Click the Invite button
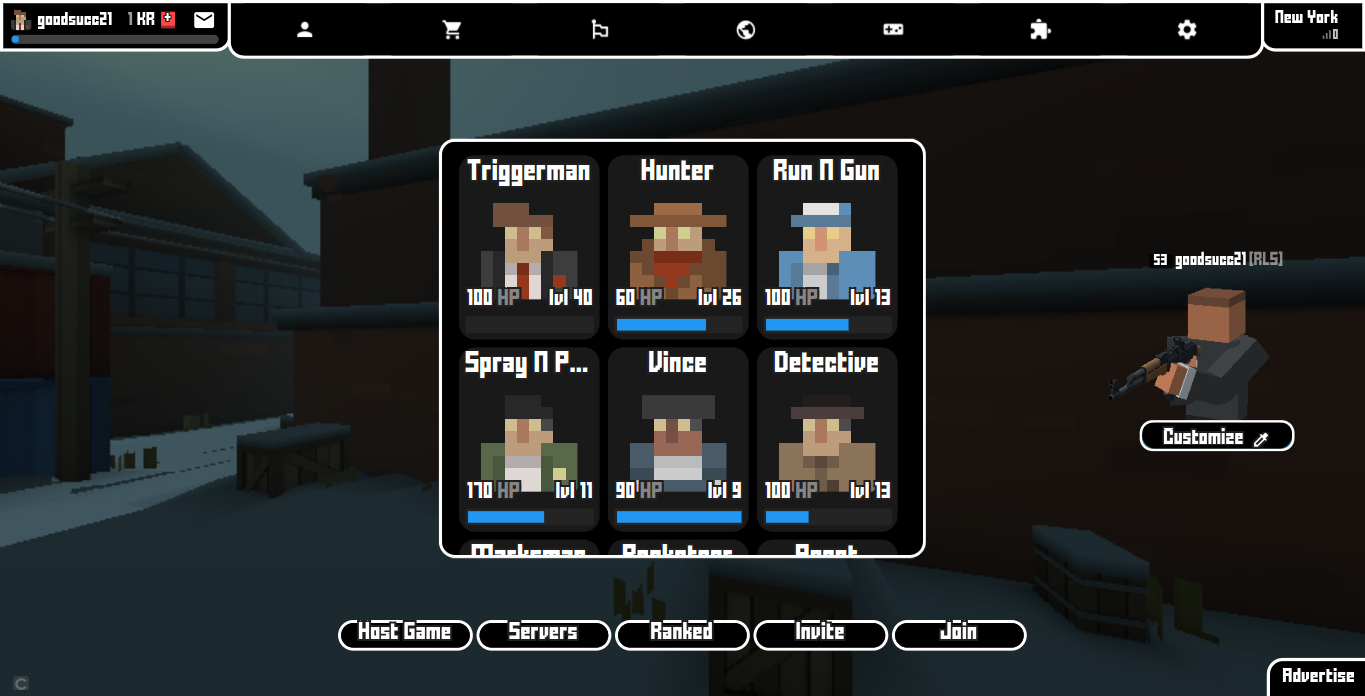The image size is (1365, 696). click(x=820, y=634)
